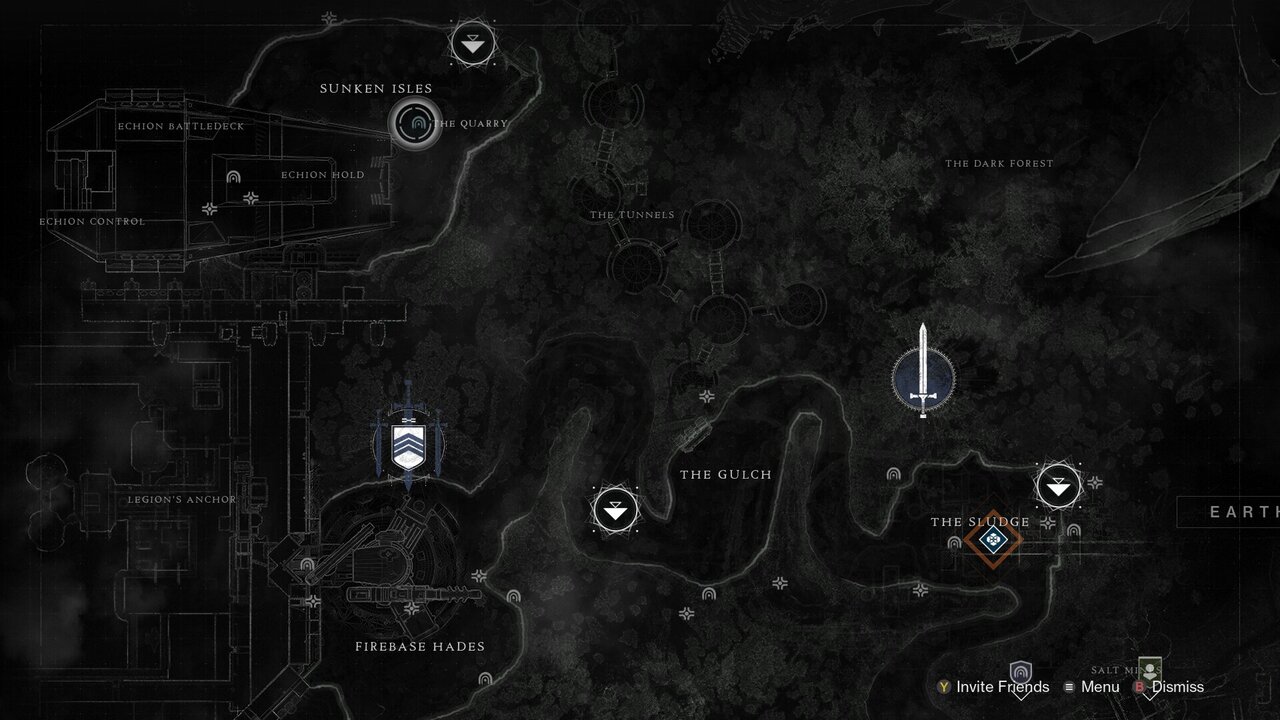
Task: Click Dismiss to close the map
Action: (x=1177, y=688)
